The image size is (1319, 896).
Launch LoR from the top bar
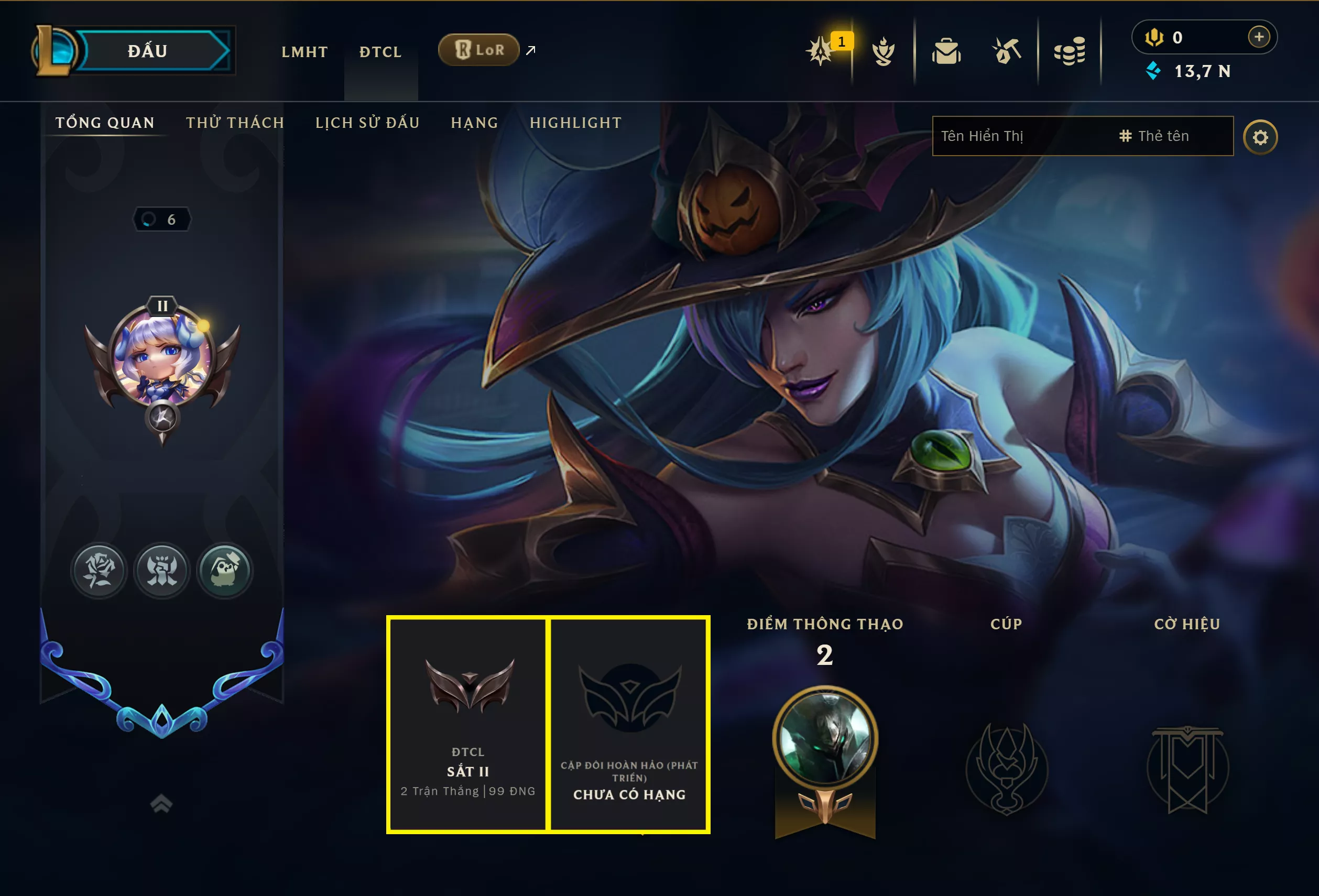click(479, 50)
